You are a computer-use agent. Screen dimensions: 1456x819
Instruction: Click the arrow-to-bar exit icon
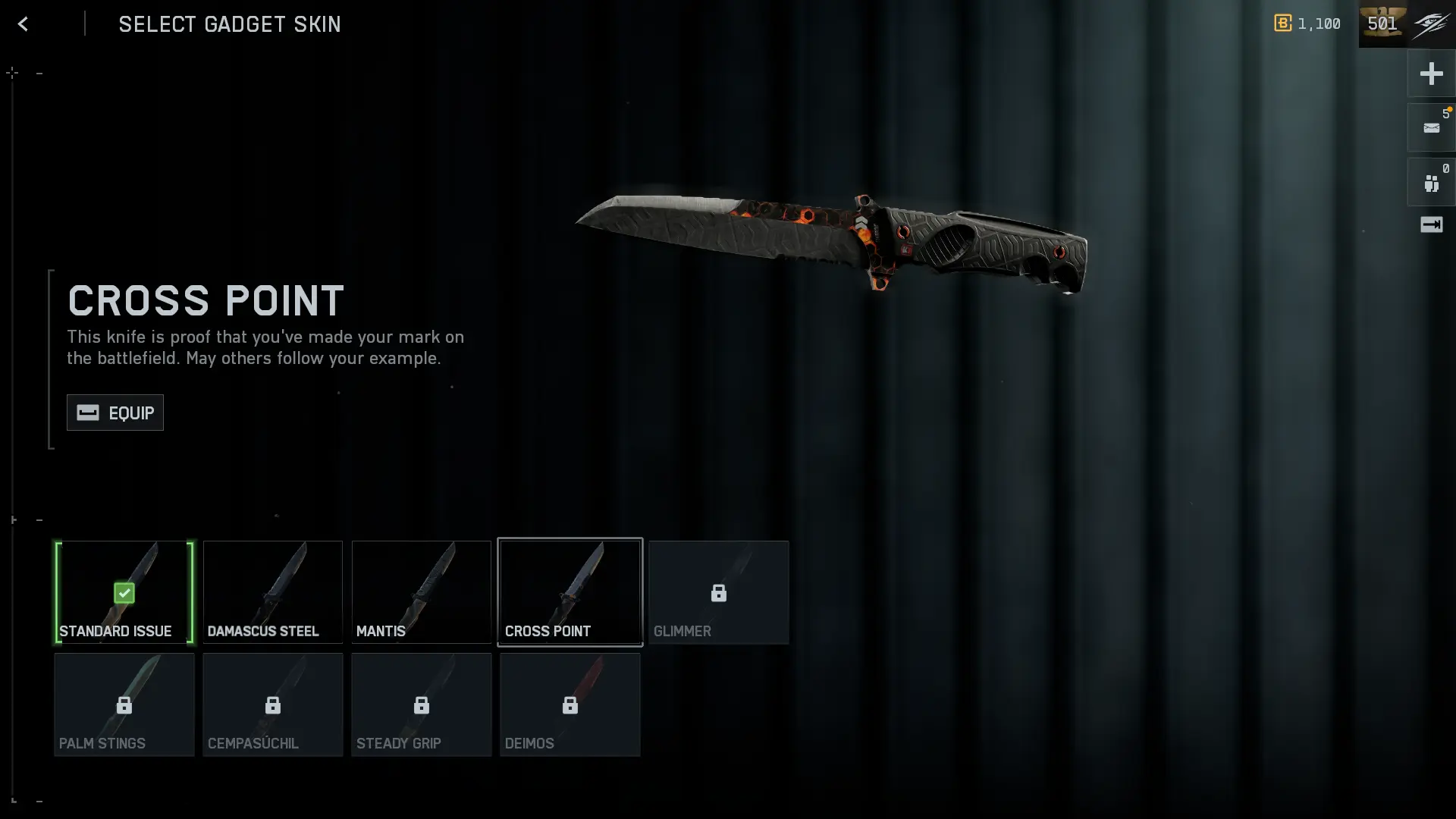pyautogui.click(x=1431, y=224)
